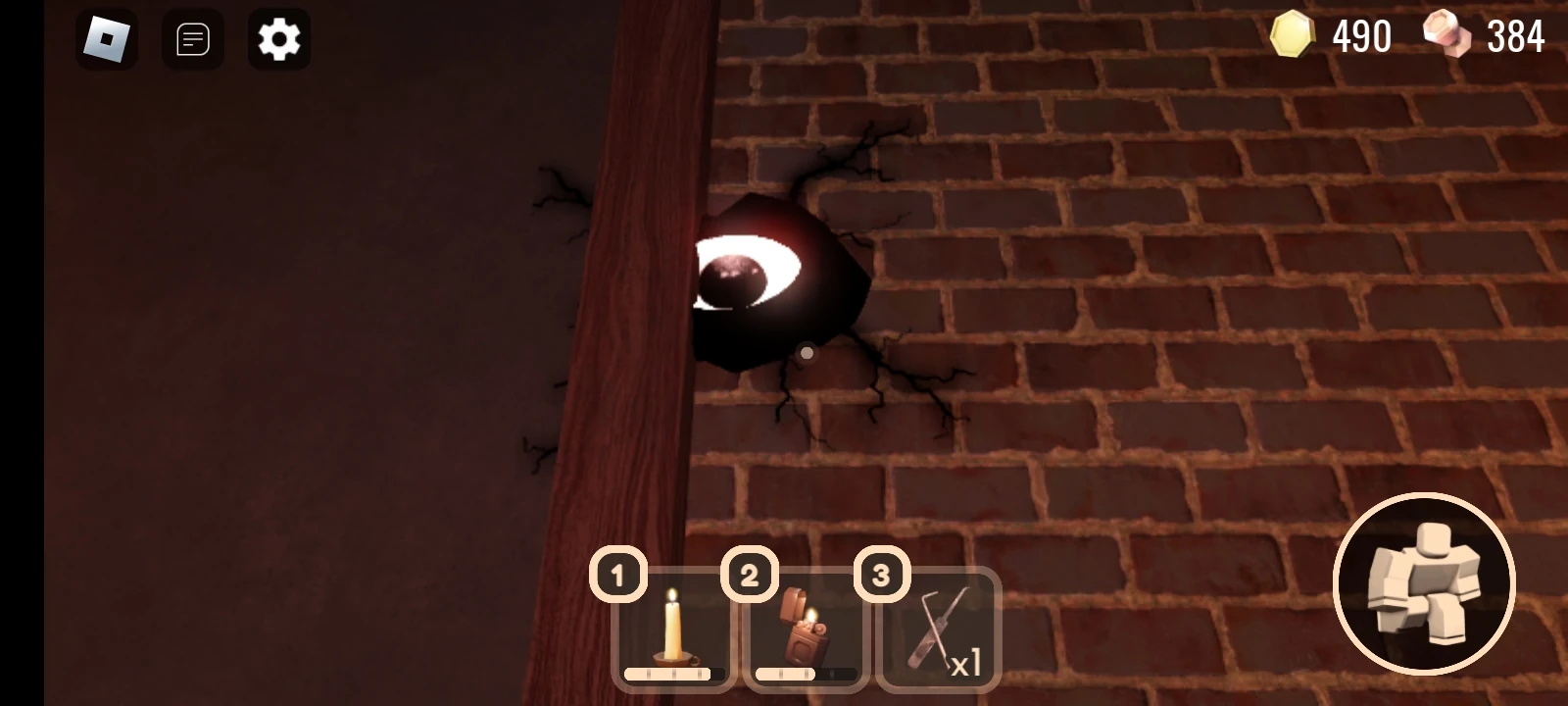This screenshot has width=1568, height=706.
Task: Open the settings gear
Action: (x=278, y=39)
